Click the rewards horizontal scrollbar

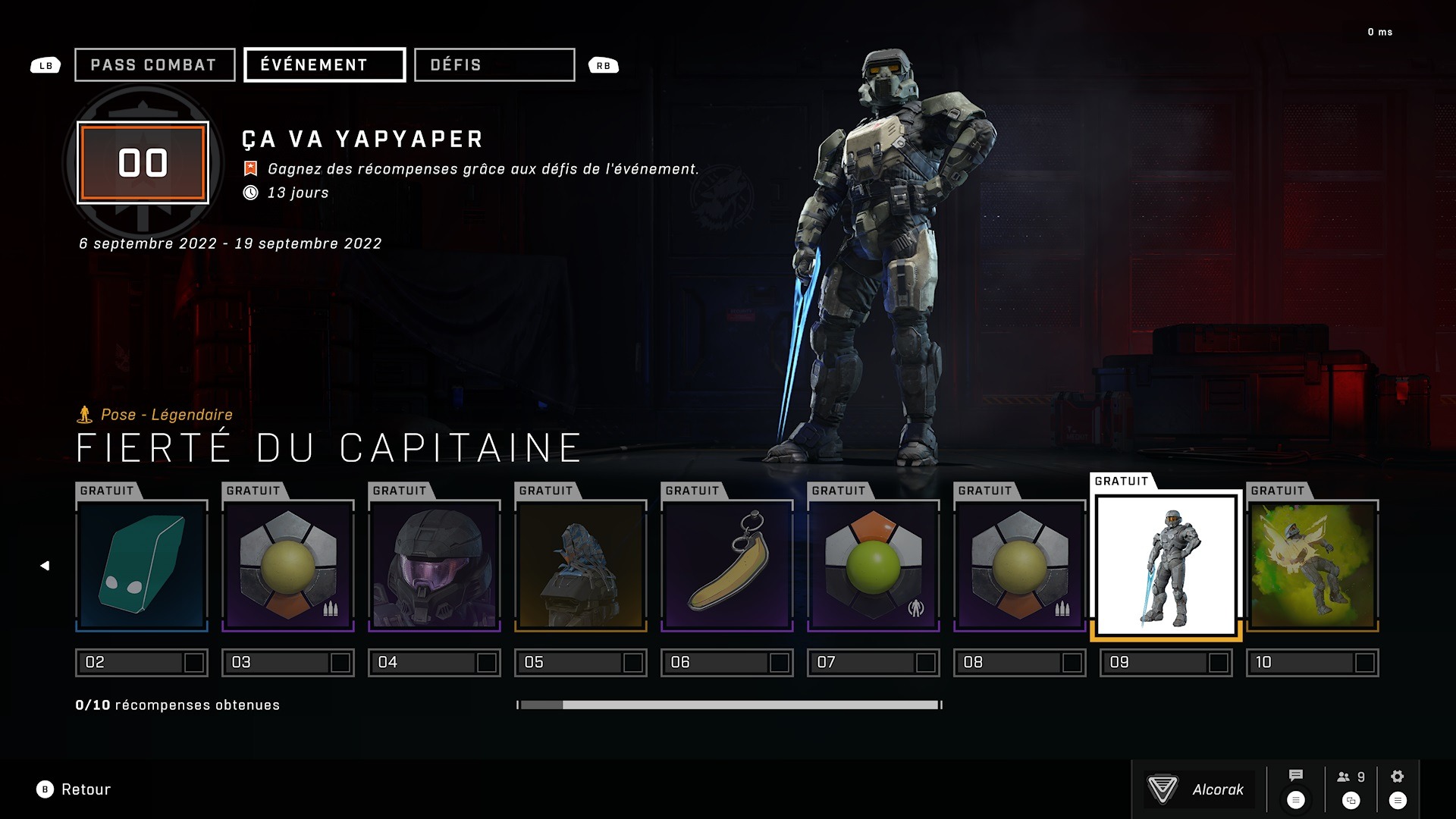point(729,705)
